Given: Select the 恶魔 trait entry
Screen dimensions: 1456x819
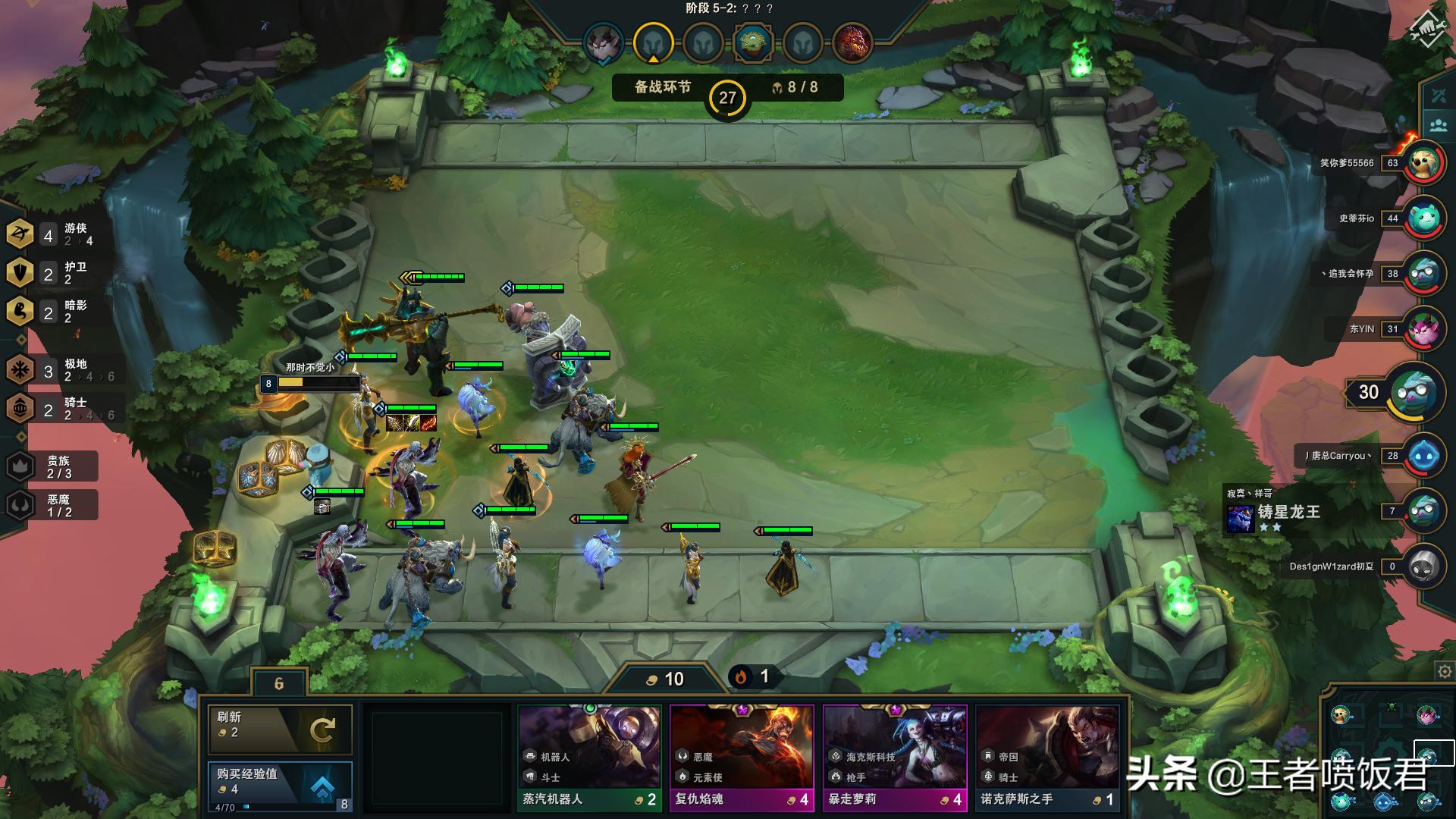Looking at the screenshot, I should coord(53,505).
